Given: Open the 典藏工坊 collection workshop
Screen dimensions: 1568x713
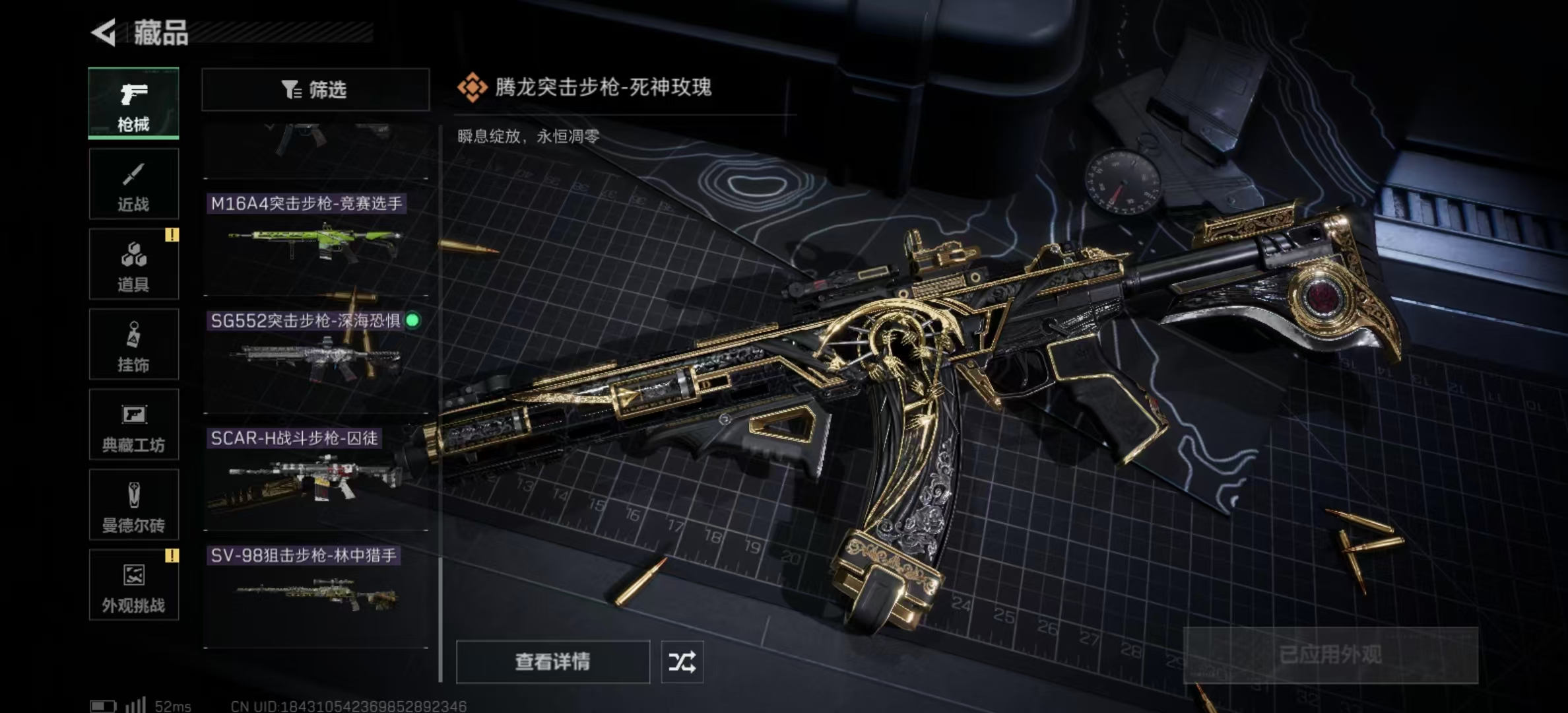Looking at the screenshot, I should (x=132, y=424).
